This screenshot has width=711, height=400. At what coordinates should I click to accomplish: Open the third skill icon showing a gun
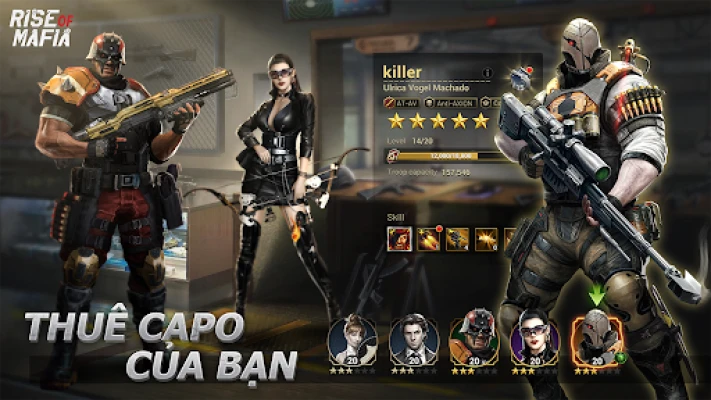click(458, 239)
